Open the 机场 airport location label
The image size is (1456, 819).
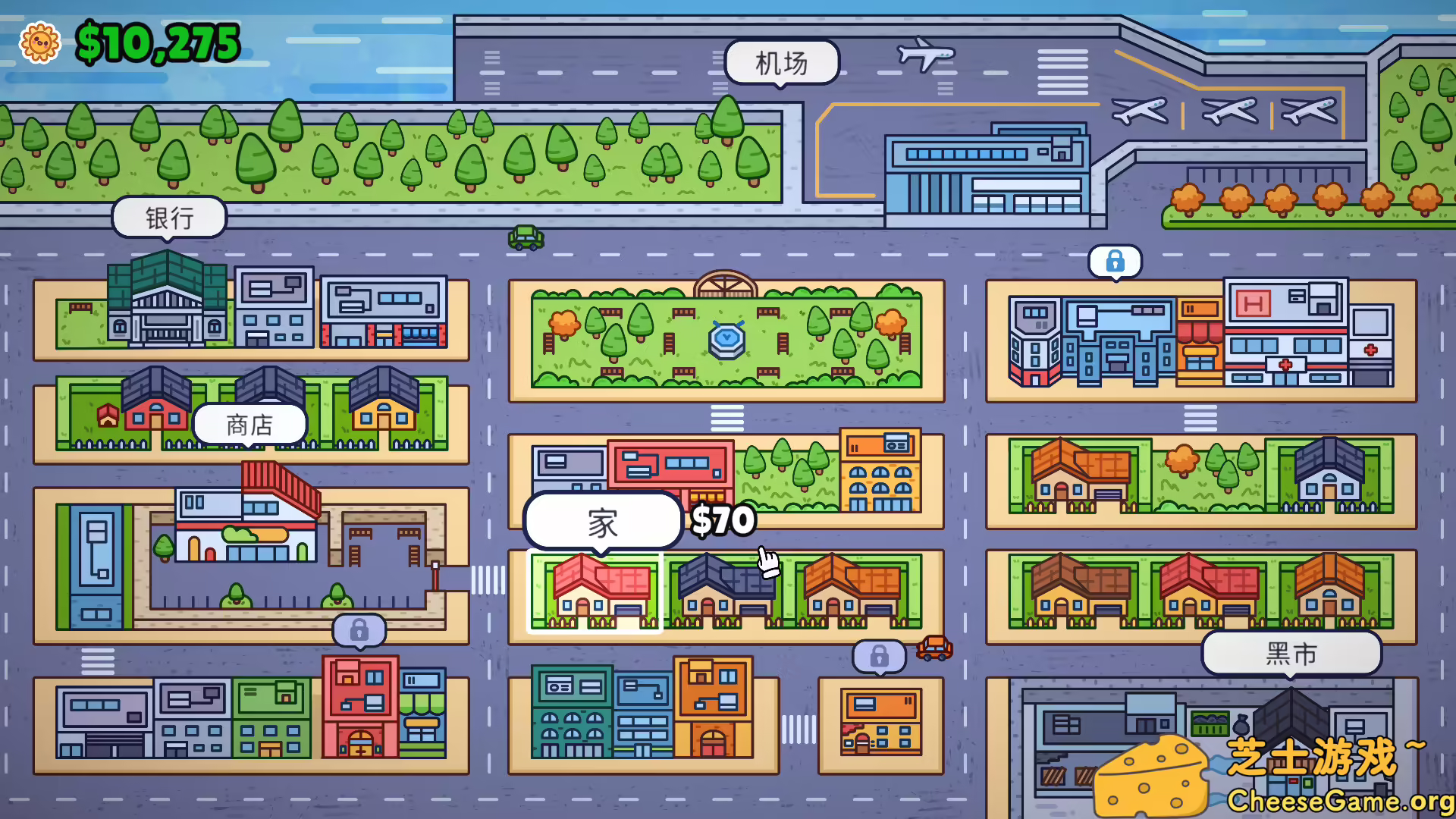(x=780, y=64)
